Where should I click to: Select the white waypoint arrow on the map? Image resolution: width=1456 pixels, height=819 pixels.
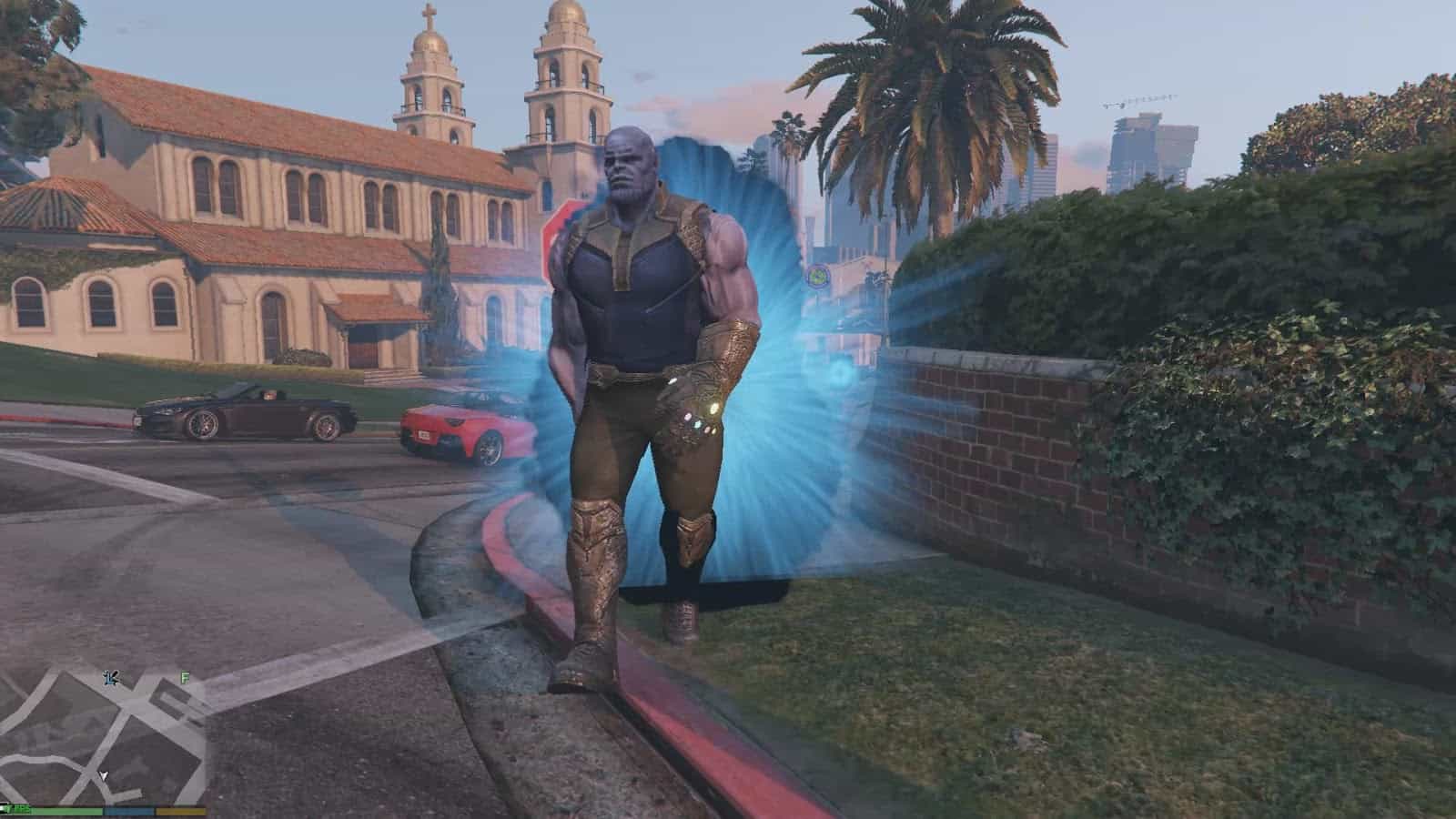pyautogui.click(x=104, y=776)
